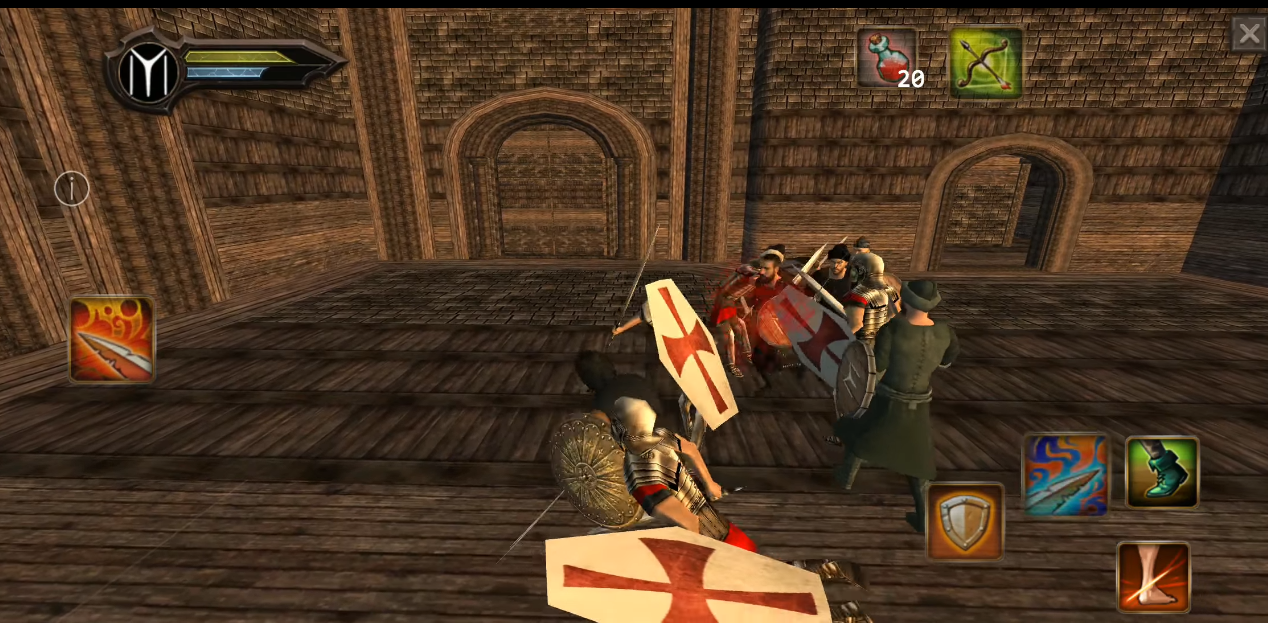The image size is (1268, 623).
Task: Activate the blue flame spear skill
Action: (1065, 475)
